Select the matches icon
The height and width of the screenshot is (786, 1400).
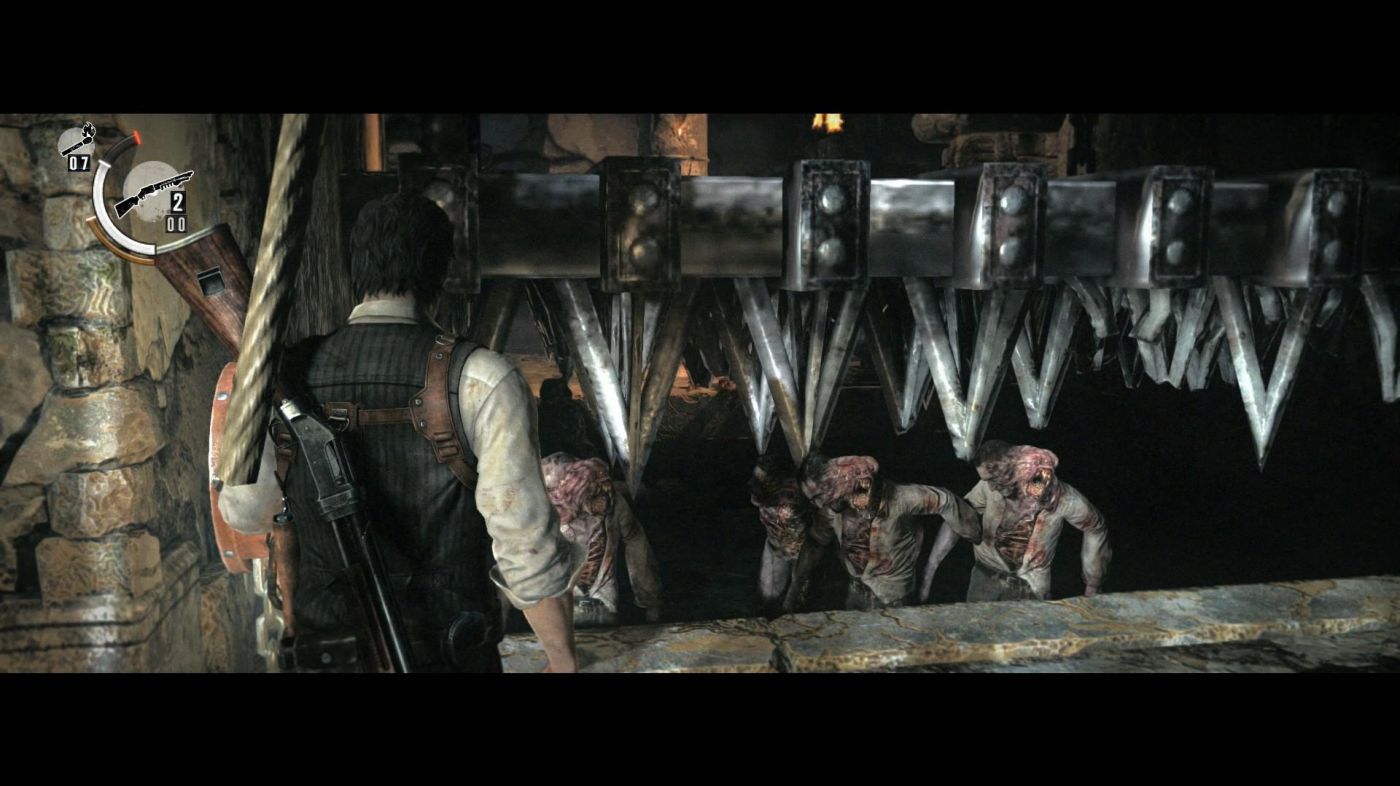tap(78, 139)
